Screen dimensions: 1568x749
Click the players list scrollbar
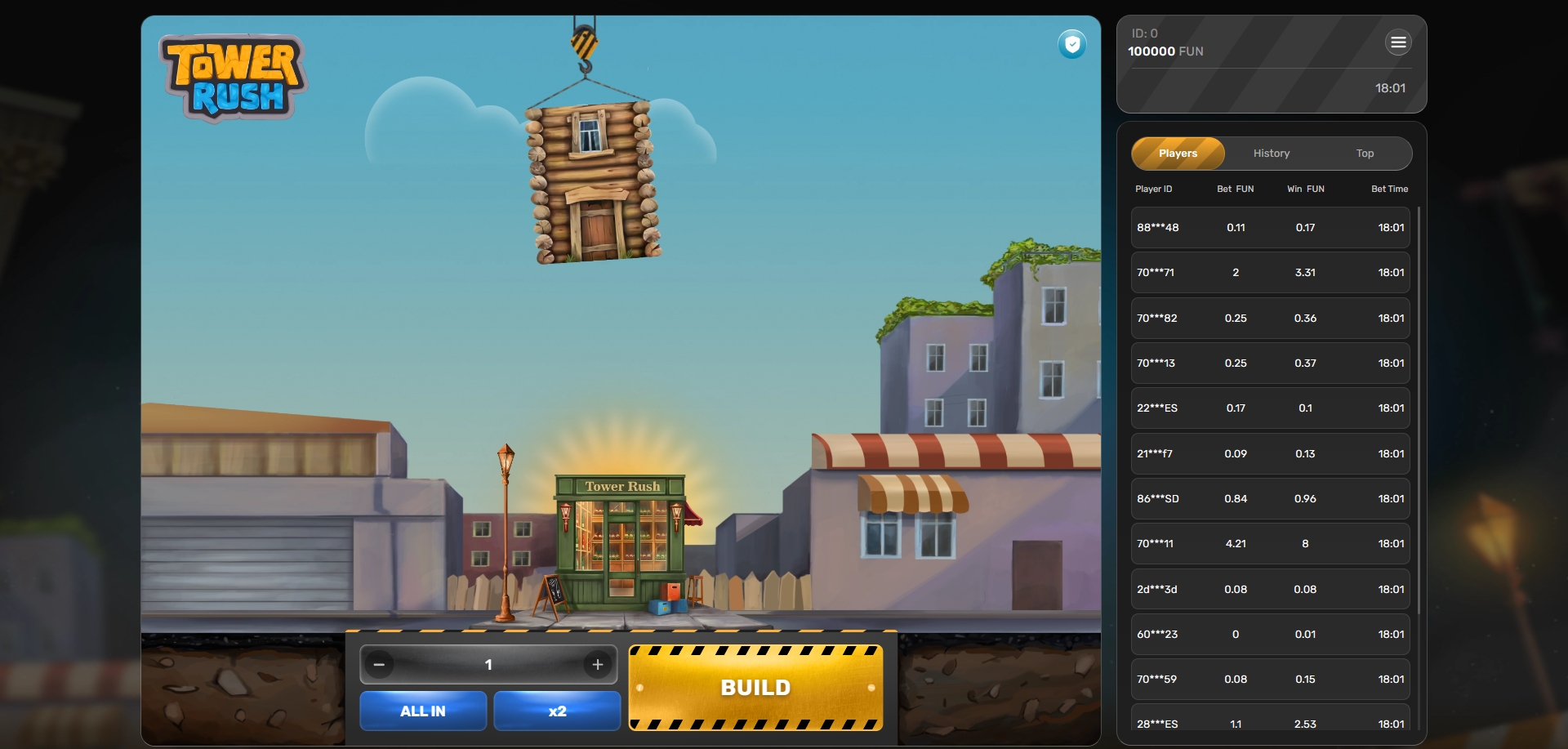click(x=1419, y=408)
